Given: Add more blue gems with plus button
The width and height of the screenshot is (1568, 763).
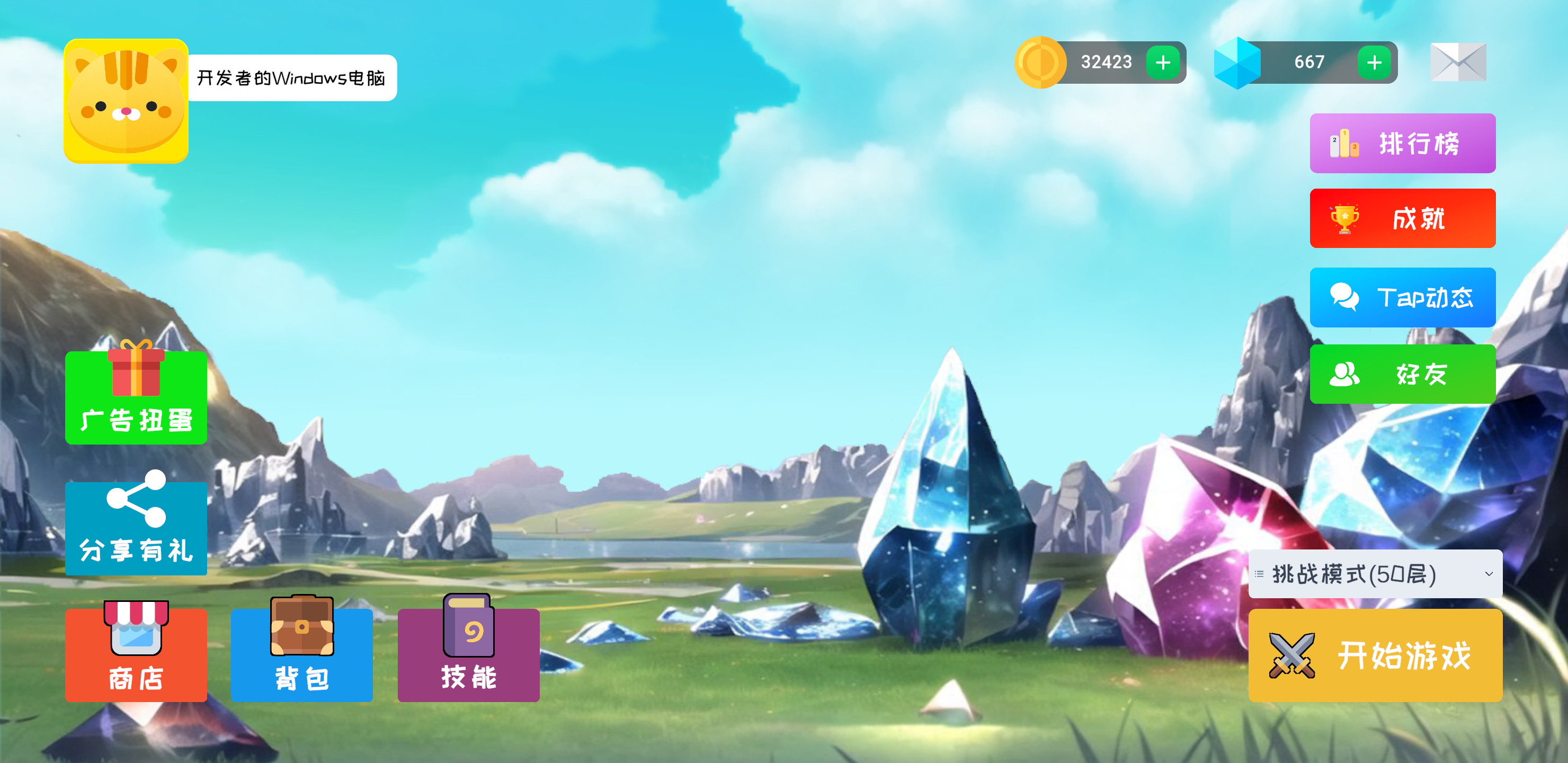Looking at the screenshot, I should tap(1374, 62).
